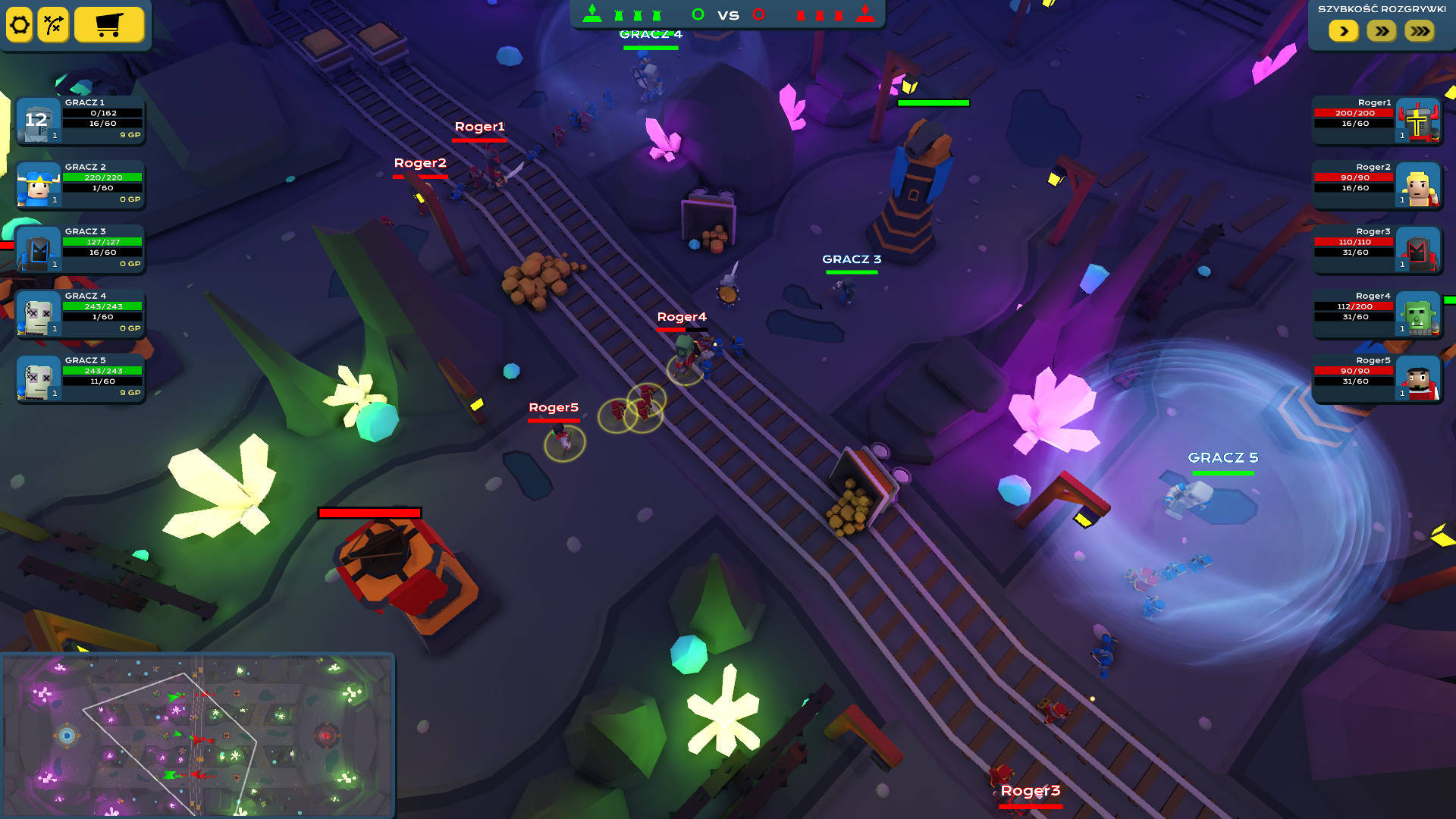Select the GRACZ 4 player panel
Image resolution: width=1456 pixels, height=819 pixels.
coord(80,313)
